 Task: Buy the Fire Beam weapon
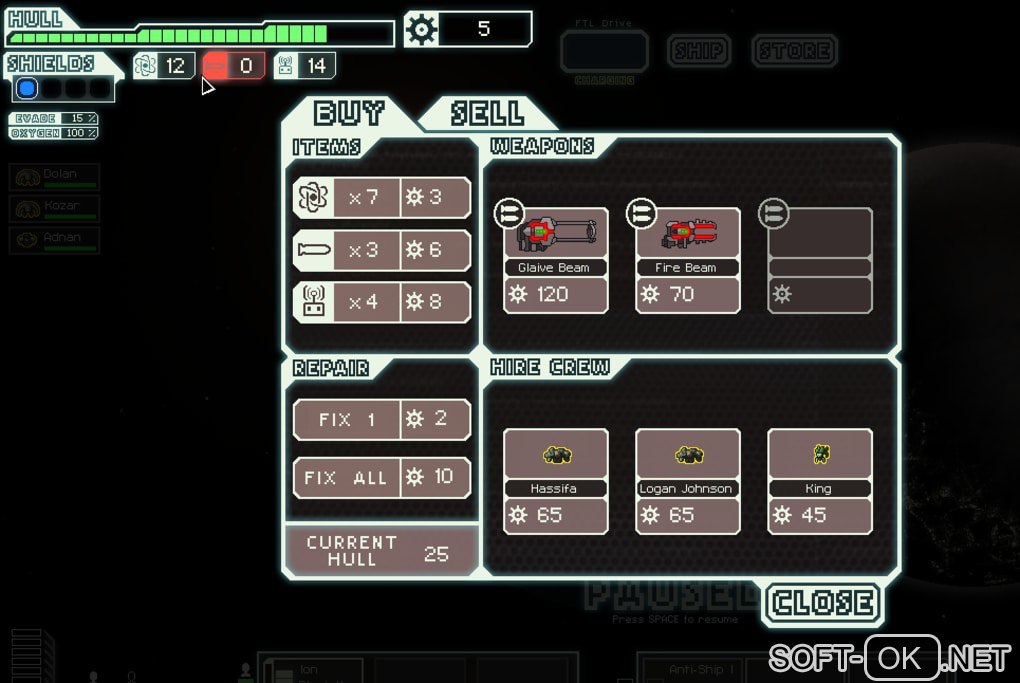(x=687, y=260)
